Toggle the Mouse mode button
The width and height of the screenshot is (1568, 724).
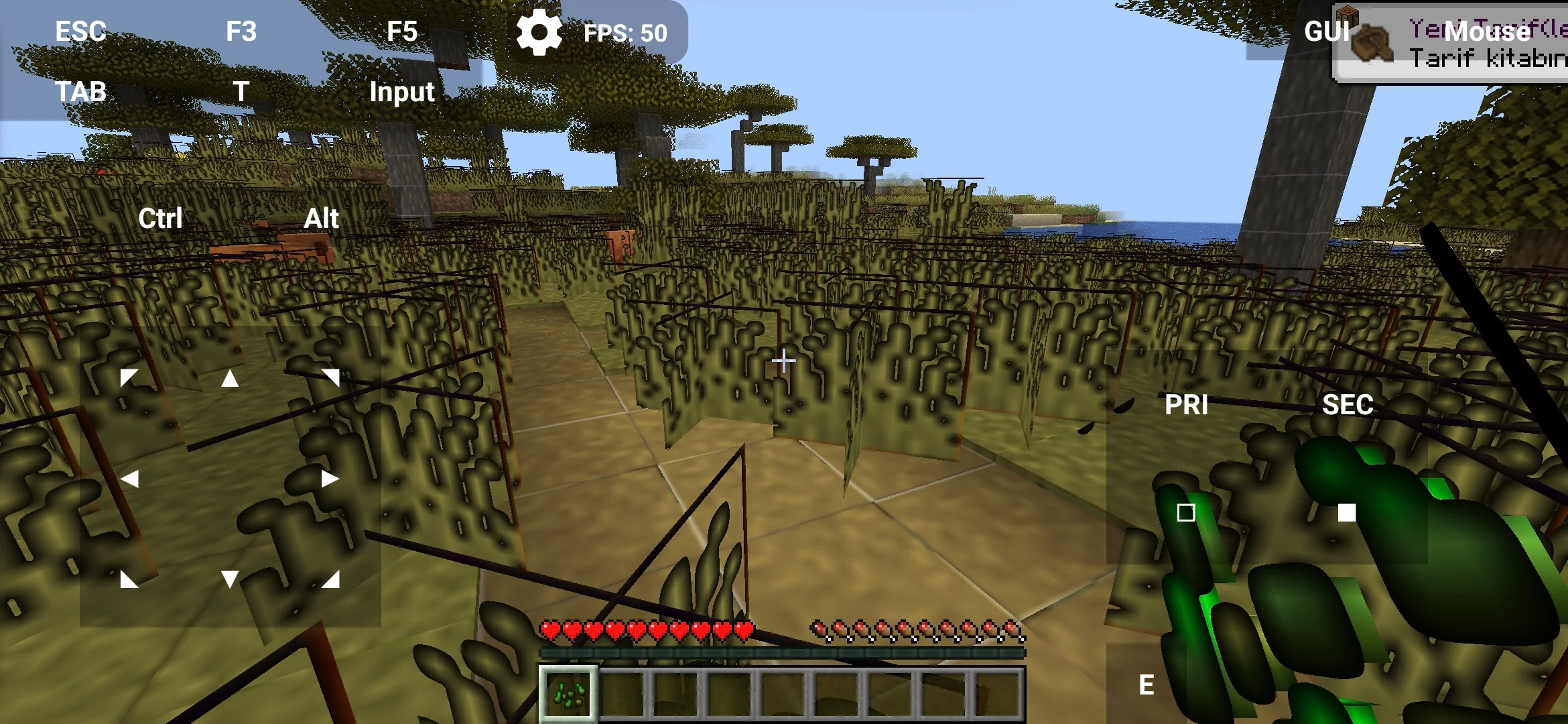(1488, 32)
